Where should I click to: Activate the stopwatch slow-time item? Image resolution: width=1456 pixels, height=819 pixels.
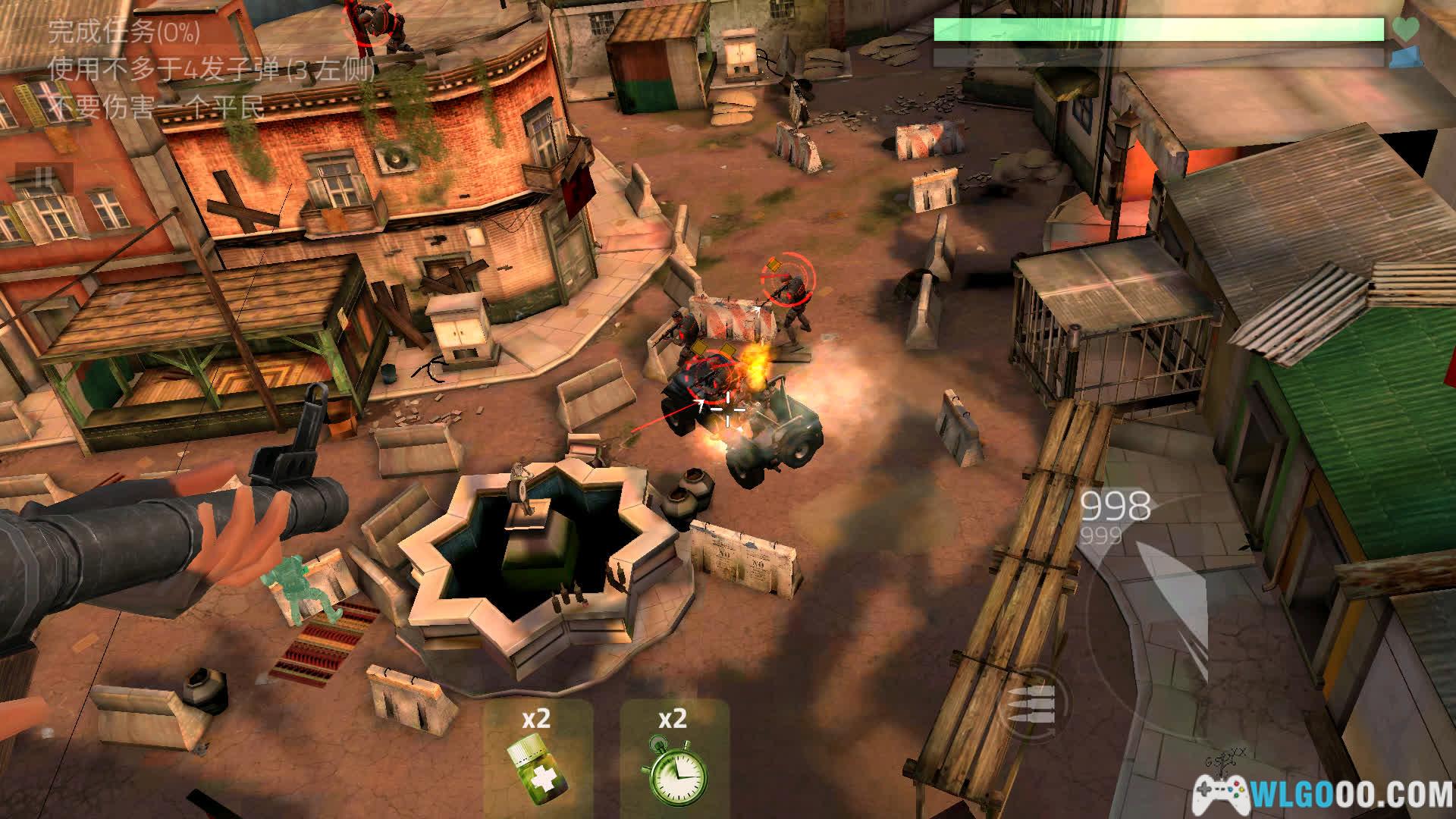674,758
